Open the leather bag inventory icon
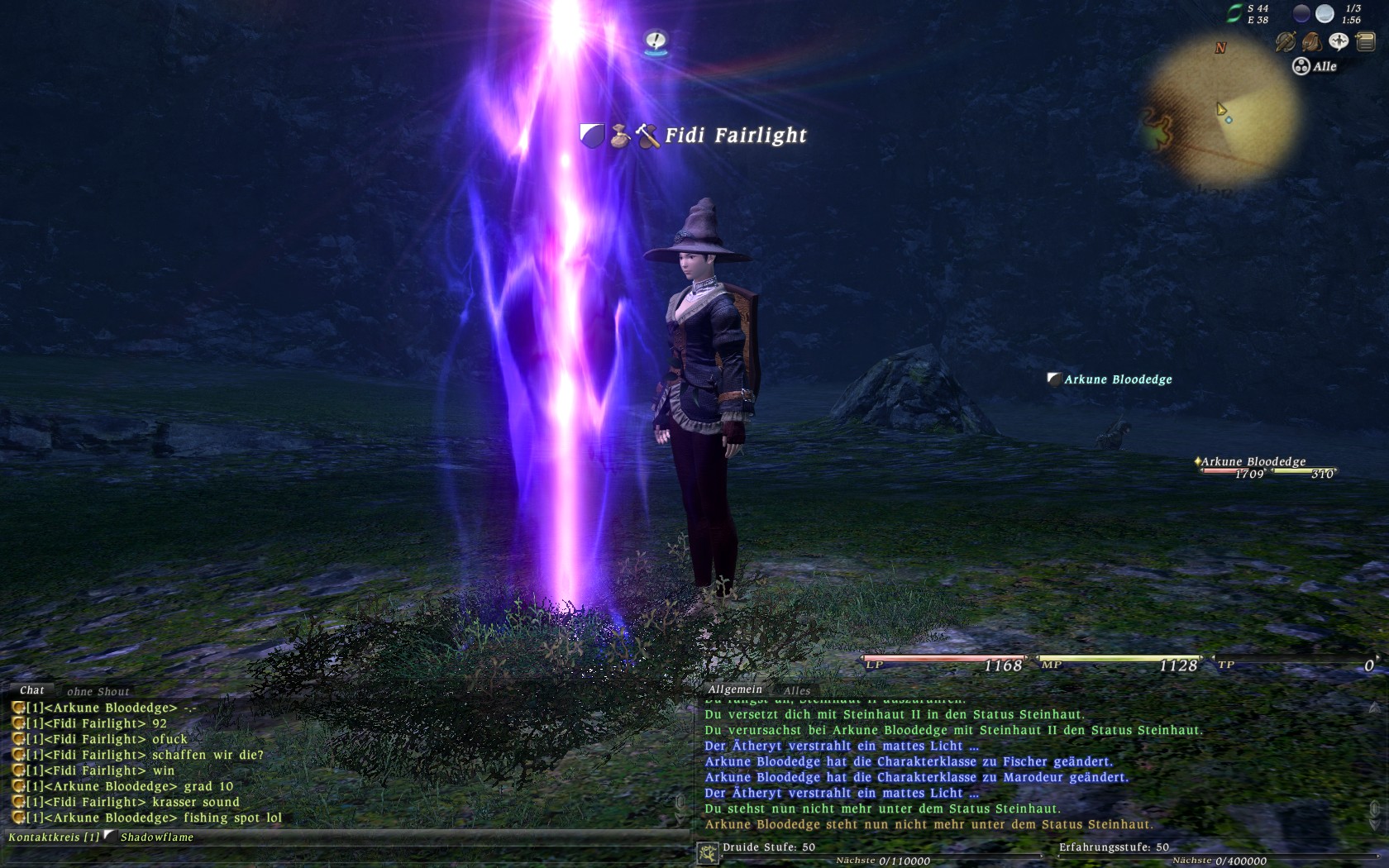 coord(1312,41)
